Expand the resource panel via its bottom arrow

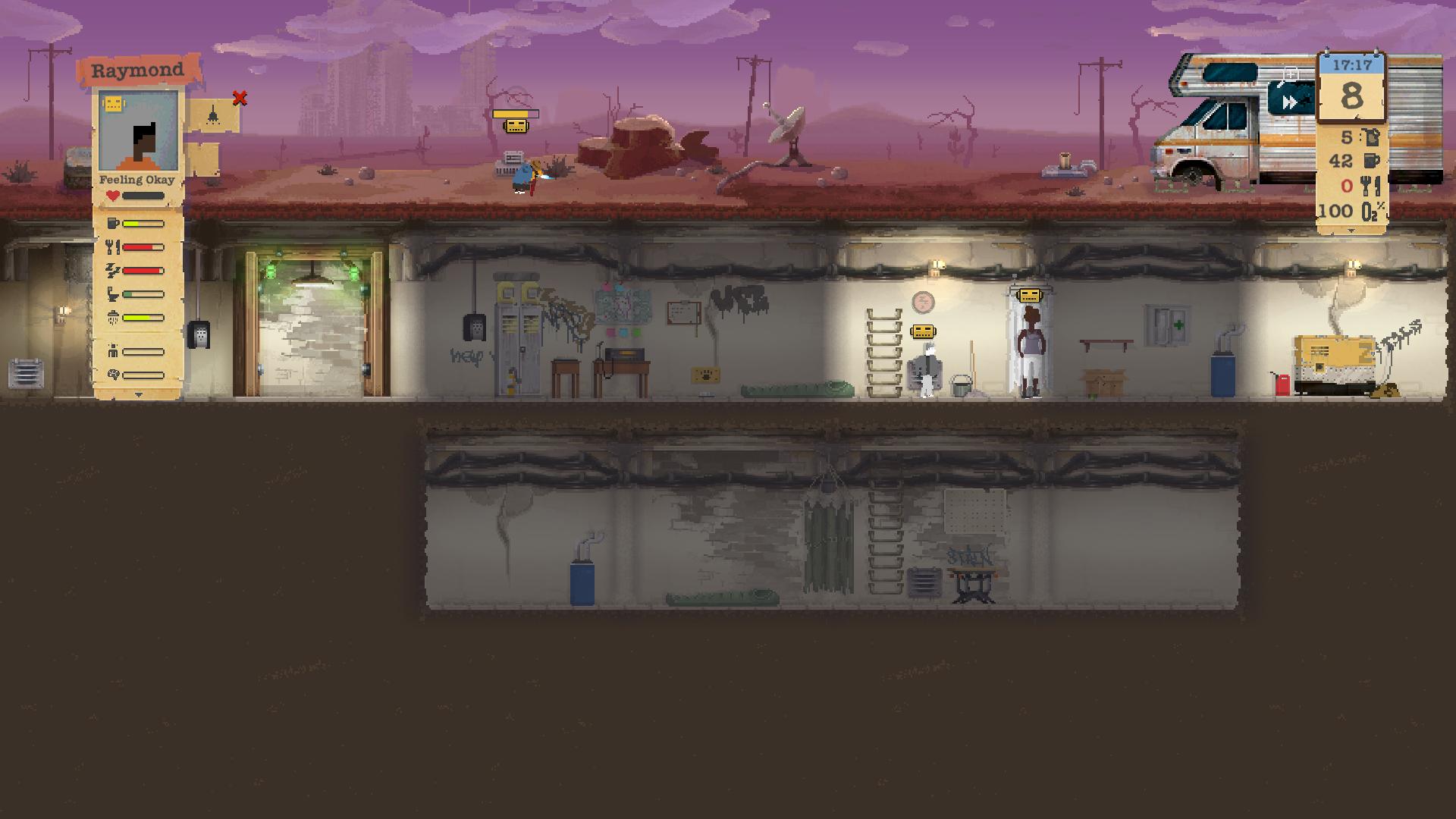(1350, 230)
